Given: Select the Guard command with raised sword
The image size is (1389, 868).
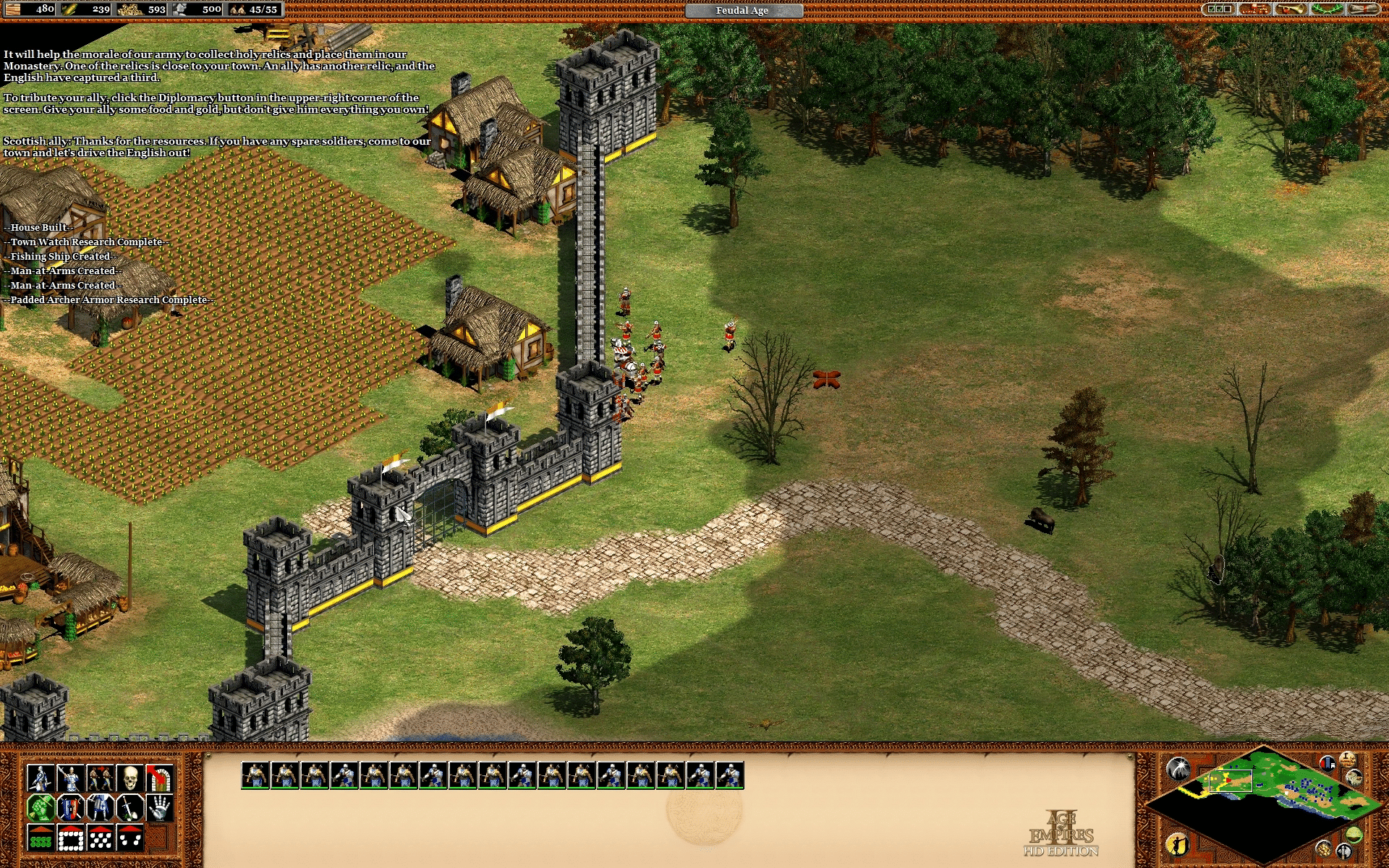Looking at the screenshot, I should coord(70,778).
